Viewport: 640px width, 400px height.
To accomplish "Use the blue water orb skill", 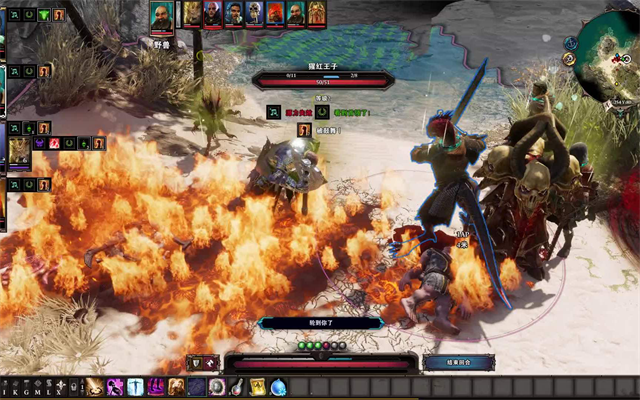I will pos(278,387).
